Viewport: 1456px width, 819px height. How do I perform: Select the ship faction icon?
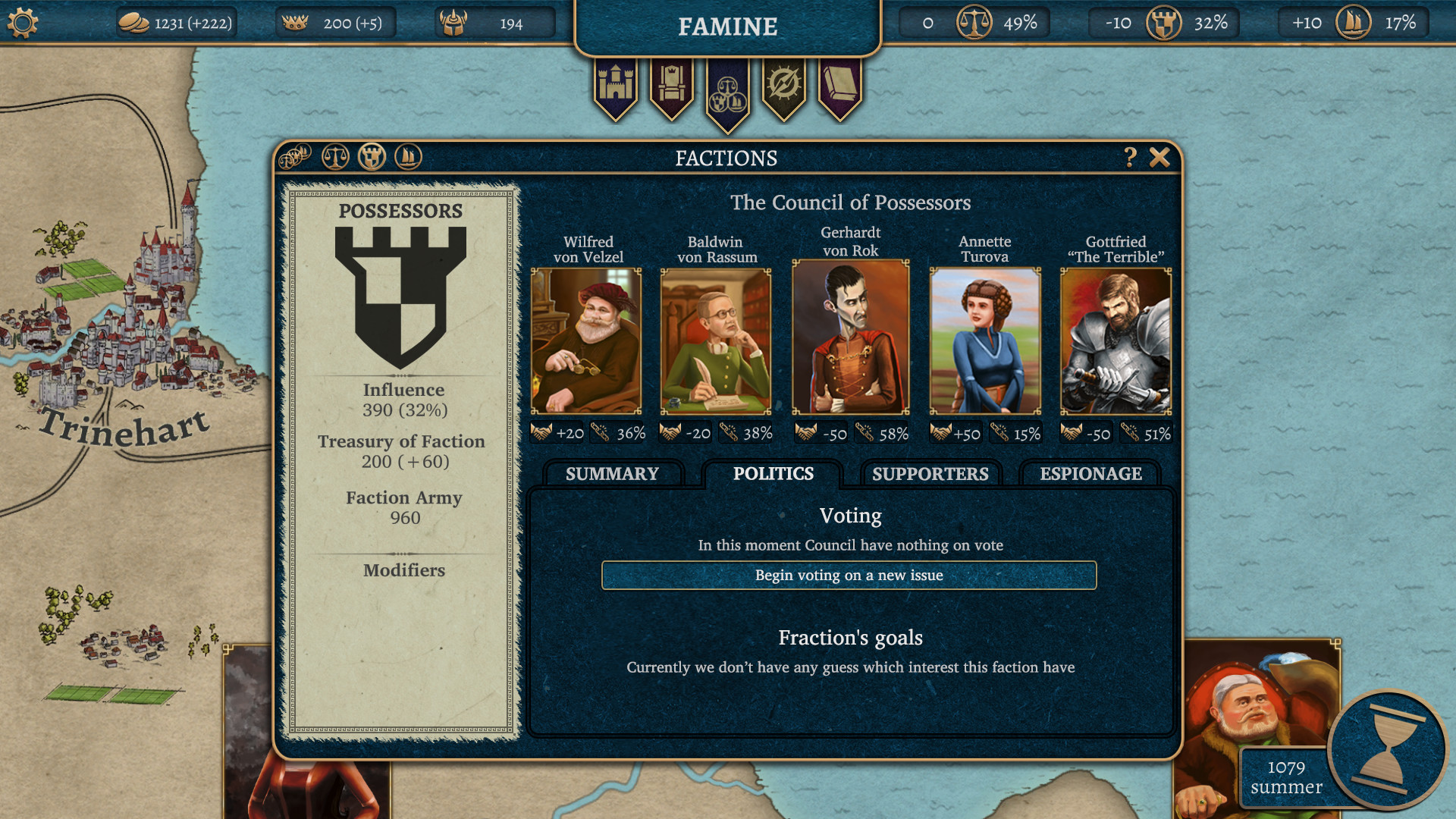[x=407, y=157]
